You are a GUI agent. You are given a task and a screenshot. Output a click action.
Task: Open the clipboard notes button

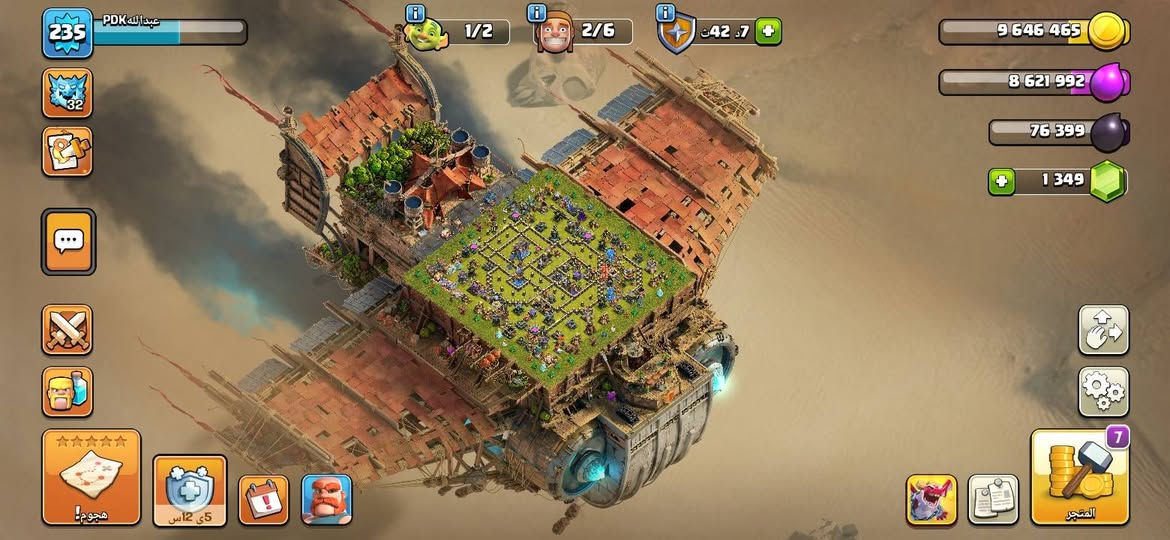(x=993, y=499)
